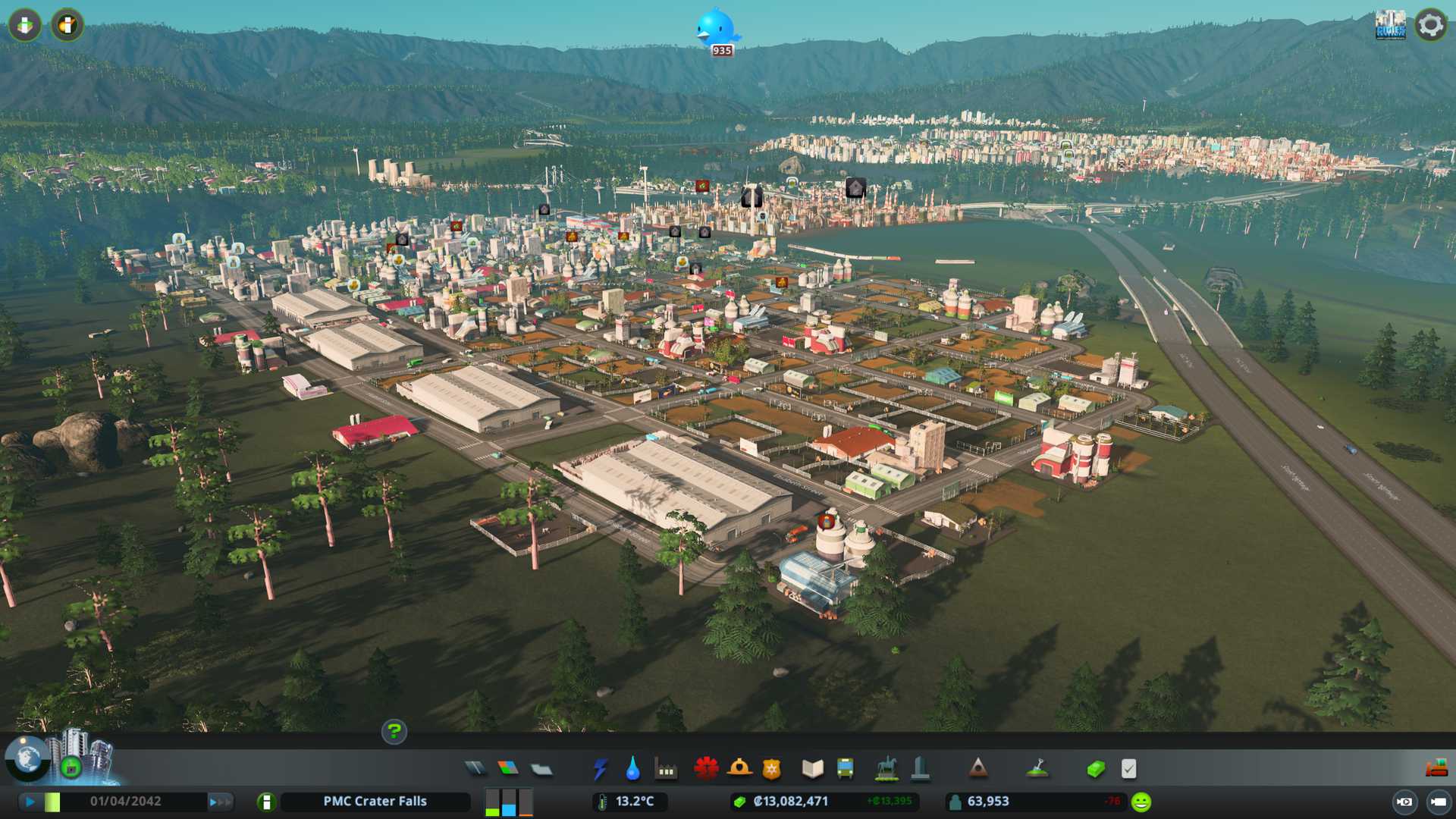
Task: Open the green question mark advisor
Action: (x=394, y=731)
